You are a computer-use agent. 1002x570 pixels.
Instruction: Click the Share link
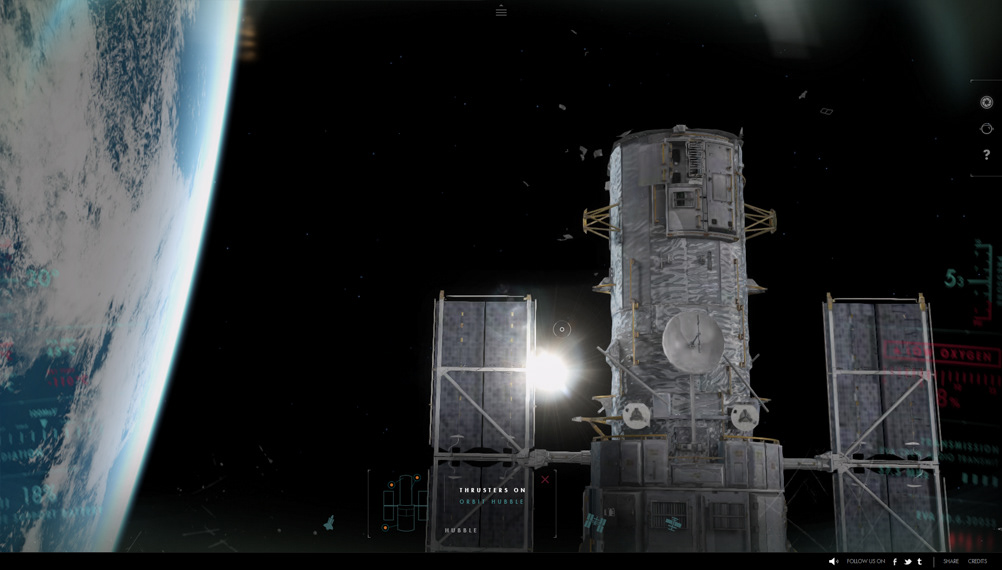[x=950, y=562]
